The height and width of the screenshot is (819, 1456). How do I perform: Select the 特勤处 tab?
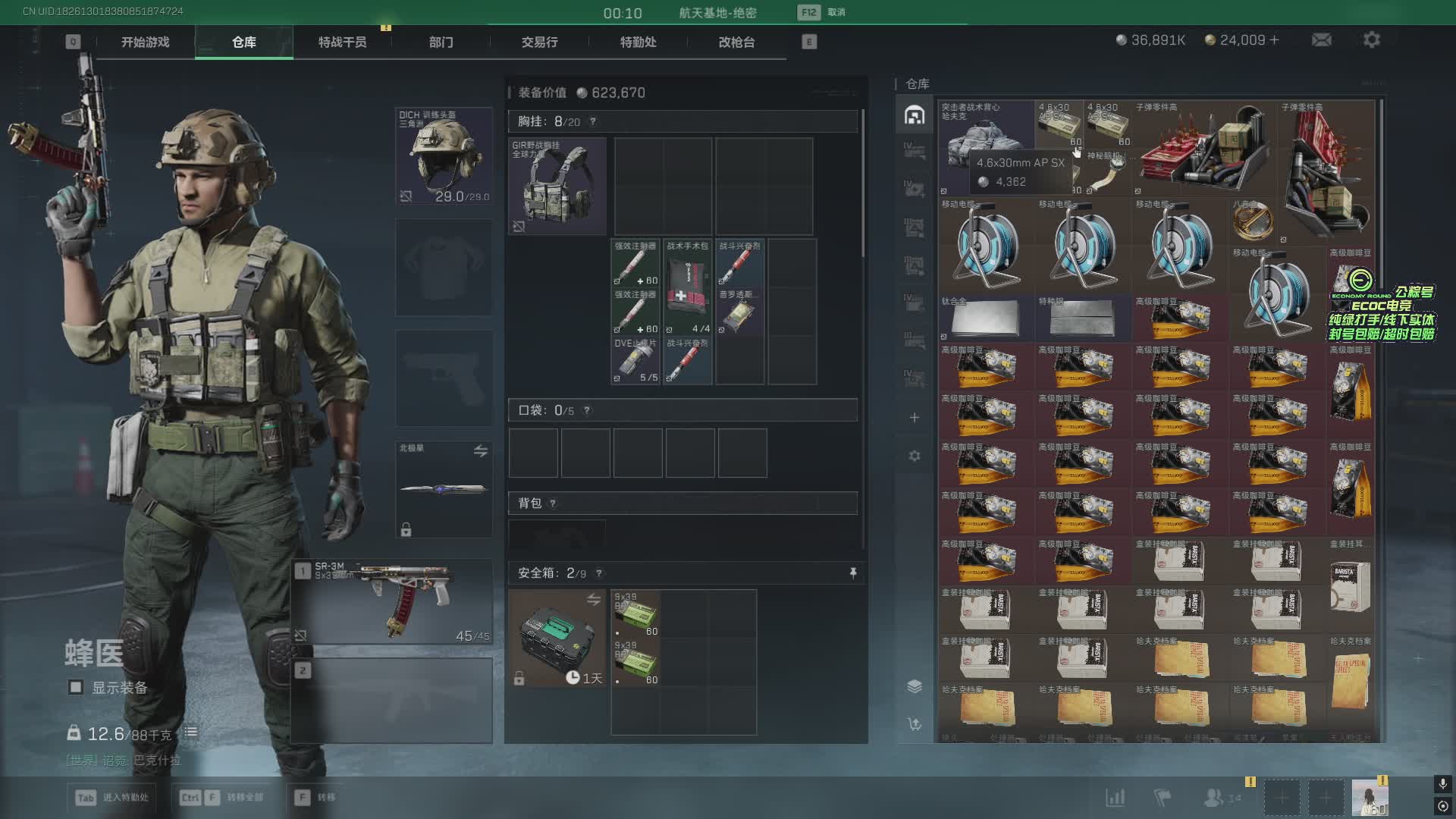638,42
